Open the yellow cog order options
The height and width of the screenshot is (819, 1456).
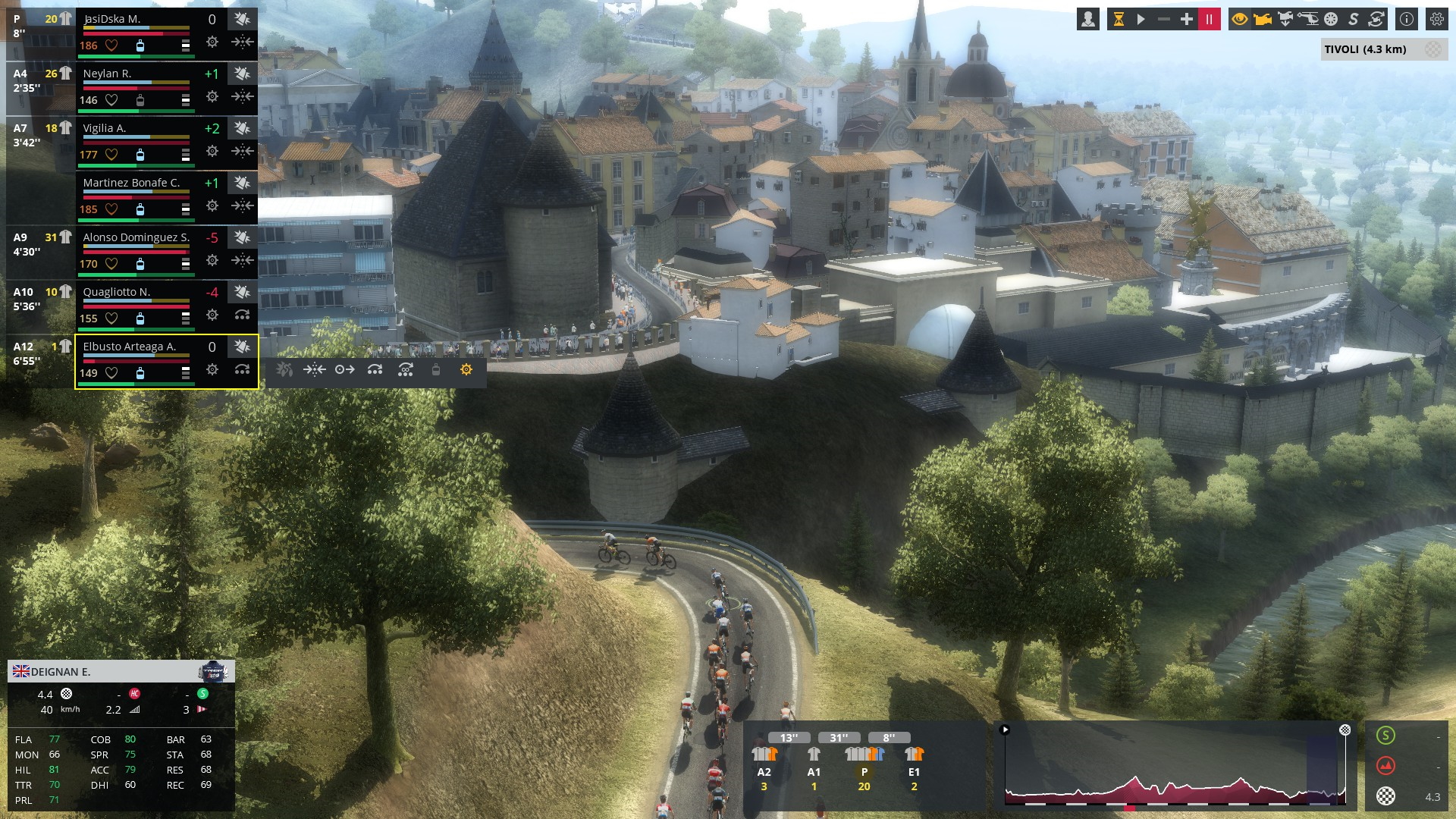click(x=466, y=370)
